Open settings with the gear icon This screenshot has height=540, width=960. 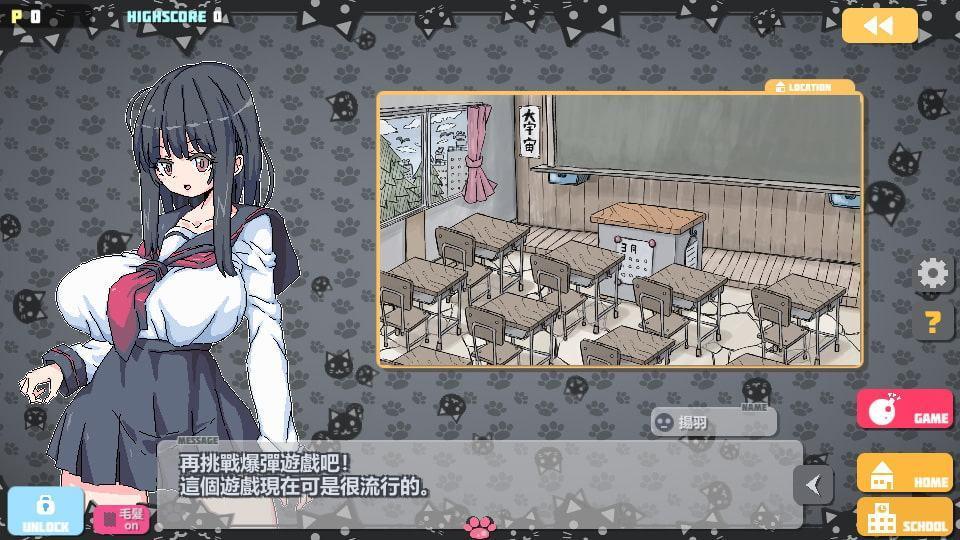coord(933,273)
